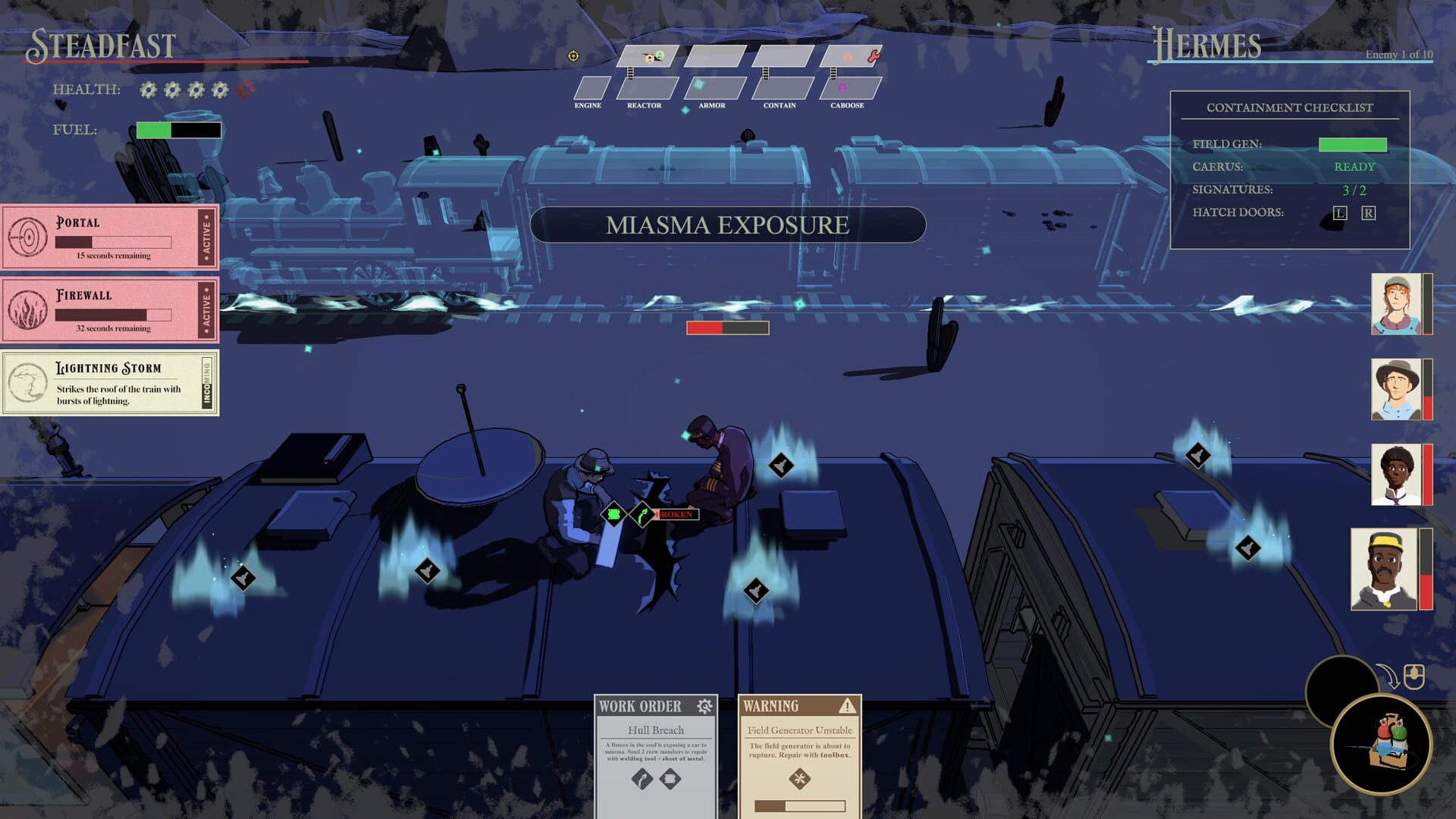Click the welding tool icon on the Hull Breach card

click(642, 779)
